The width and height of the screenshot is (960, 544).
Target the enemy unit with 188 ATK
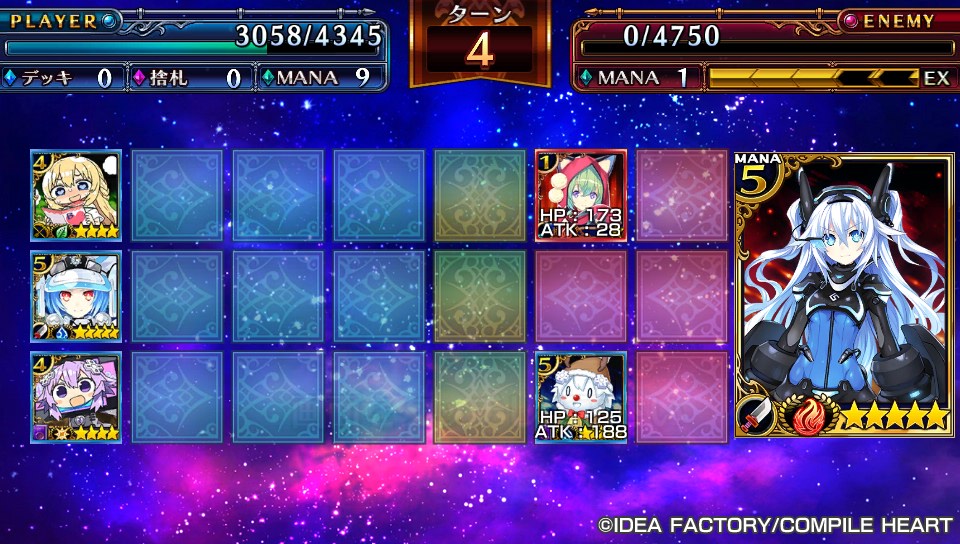click(581, 397)
